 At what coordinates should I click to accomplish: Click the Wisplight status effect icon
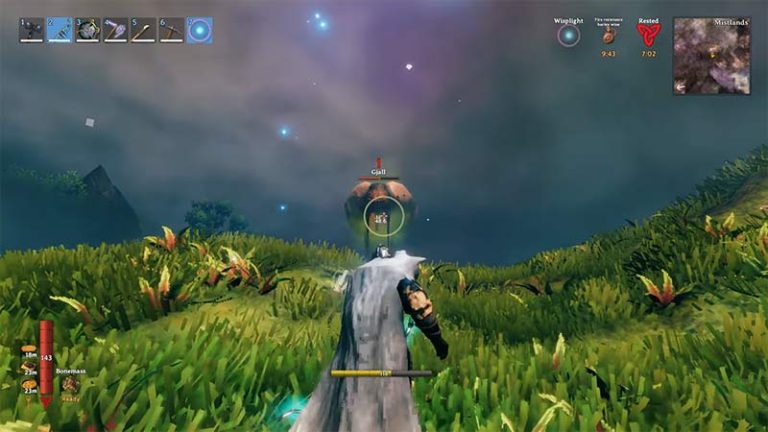568,35
